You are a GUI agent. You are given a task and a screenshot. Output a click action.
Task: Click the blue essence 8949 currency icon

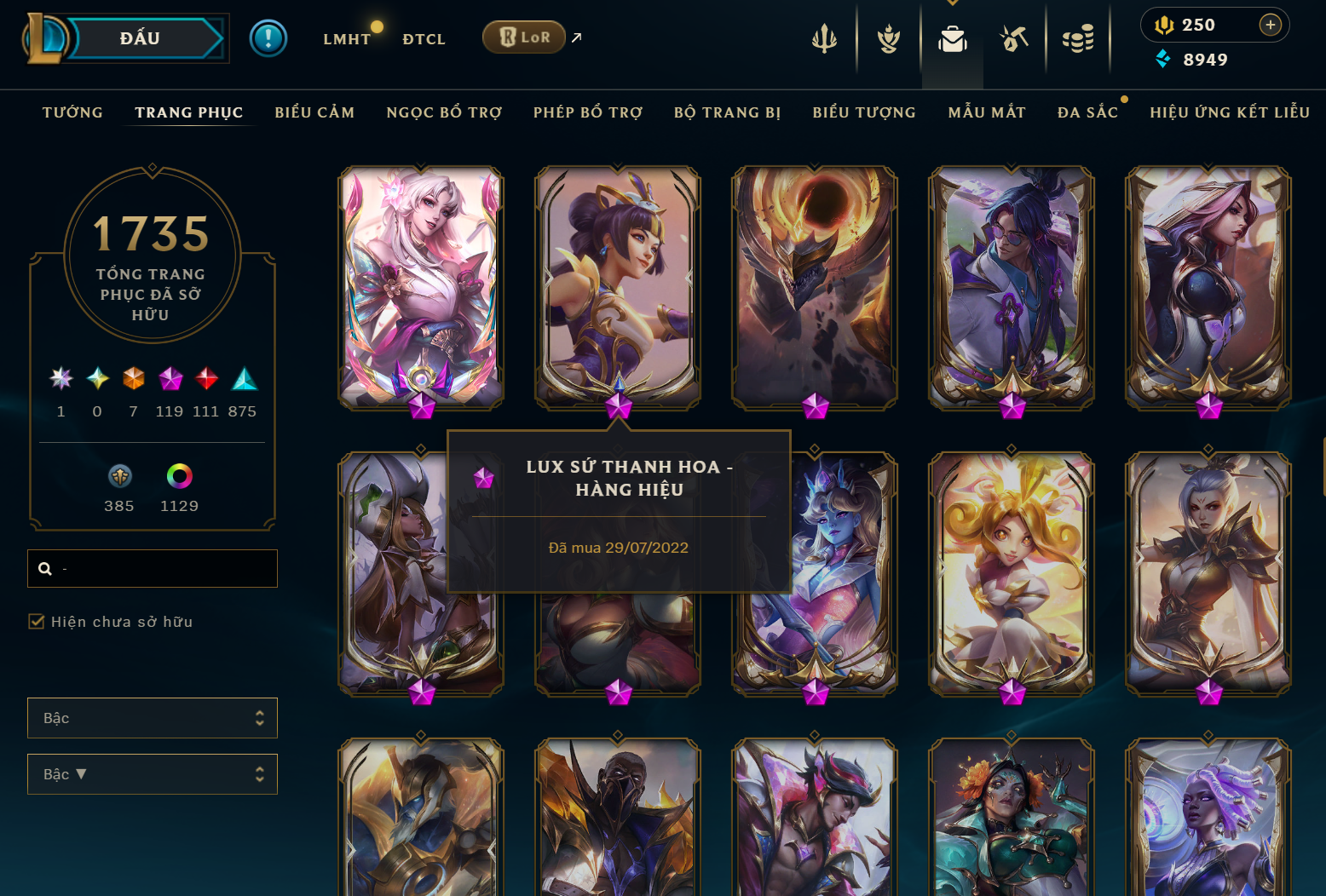click(1164, 60)
